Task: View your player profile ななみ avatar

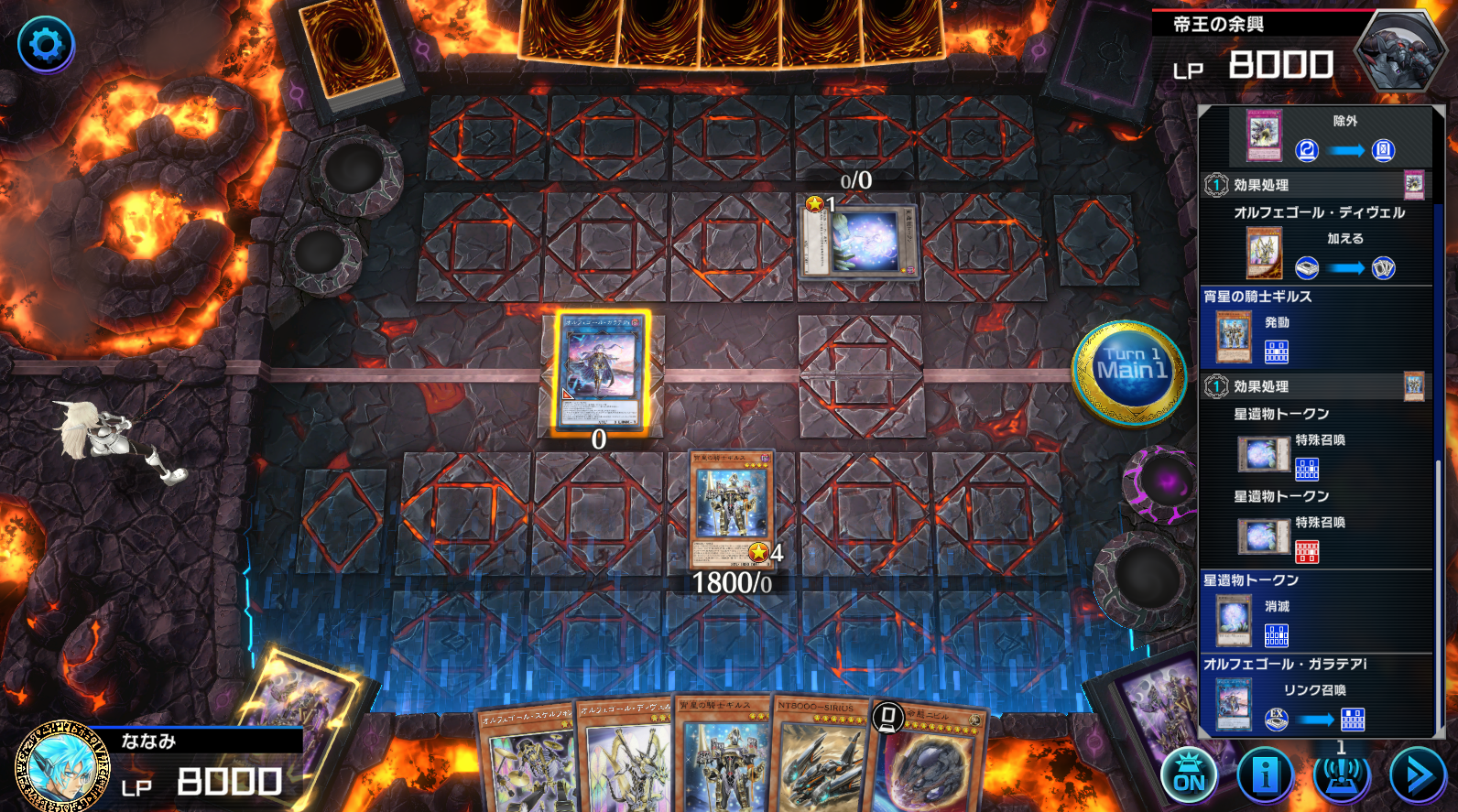Action: point(62,765)
